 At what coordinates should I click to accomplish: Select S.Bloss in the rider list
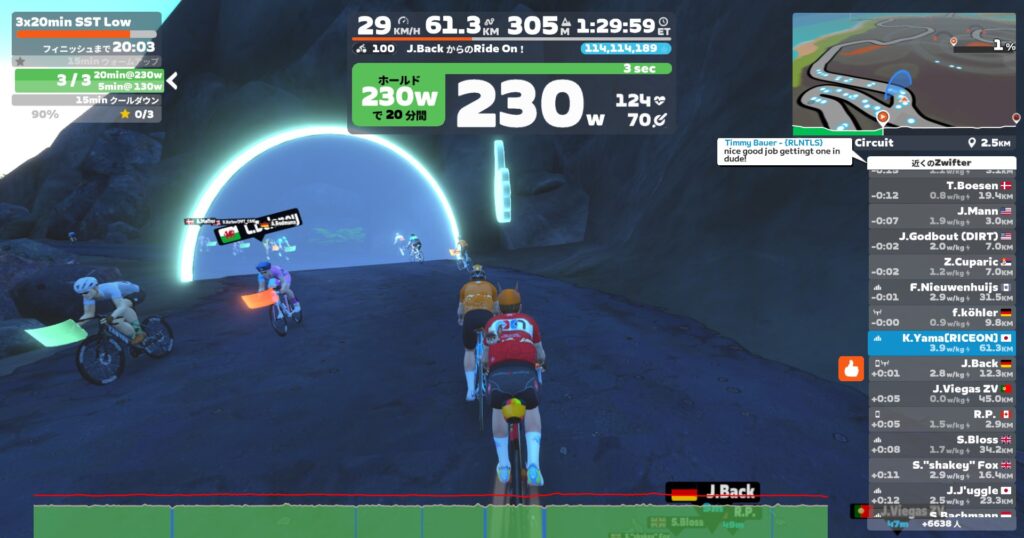click(941, 444)
